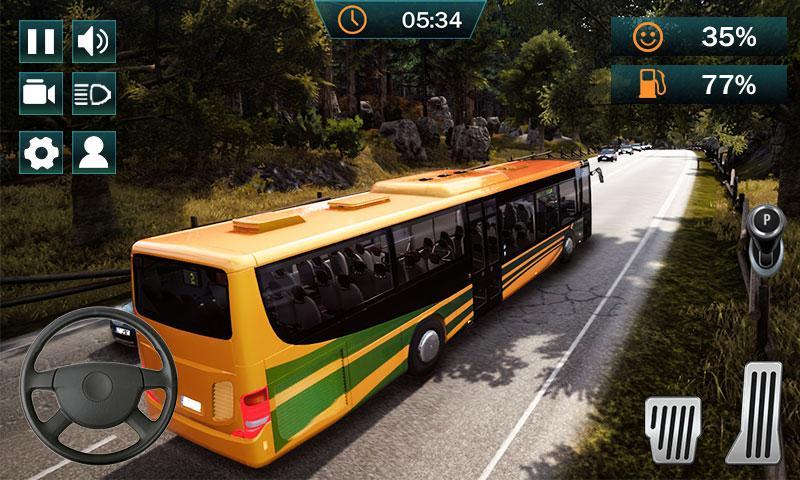Toggle the sound speaker button

tap(95, 41)
